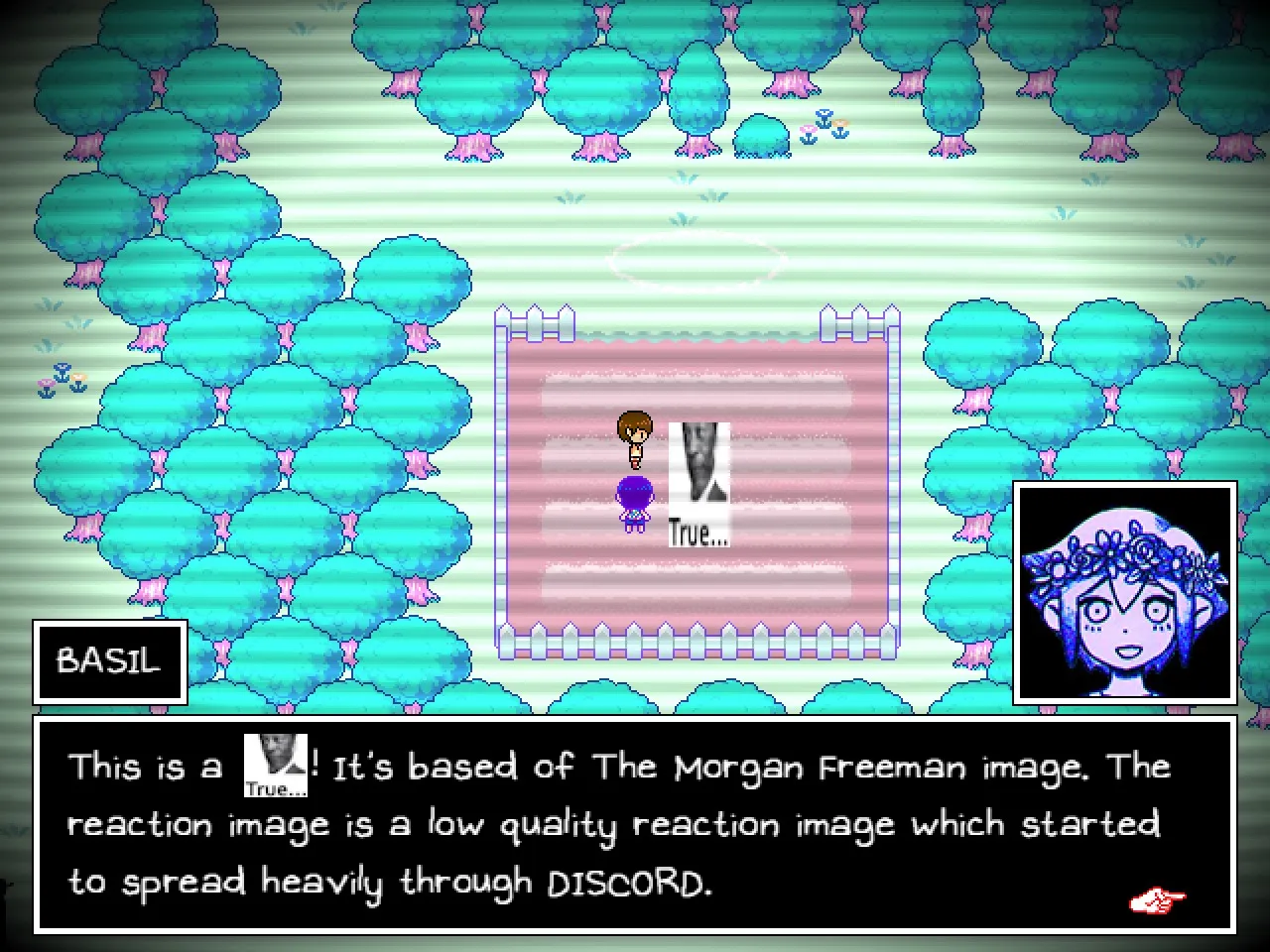1270x952 pixels.
Task: Click the red pointing hand to continue dialogue
Action: coord(1156,901)
